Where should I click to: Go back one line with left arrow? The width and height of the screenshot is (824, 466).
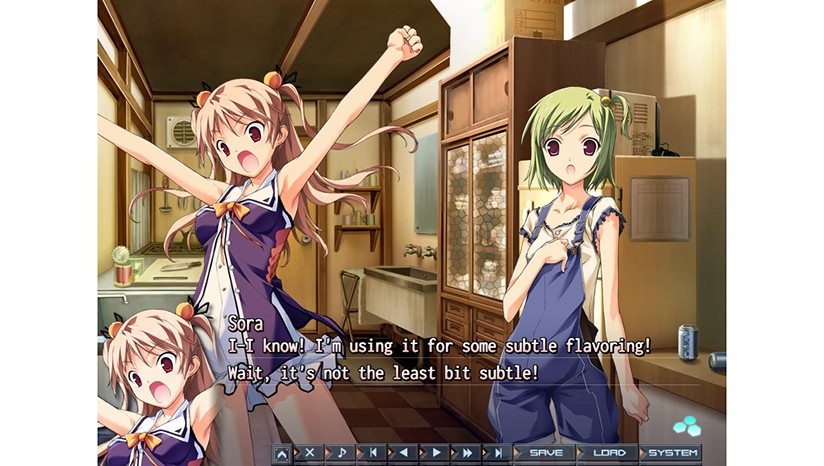pos(403,453)
